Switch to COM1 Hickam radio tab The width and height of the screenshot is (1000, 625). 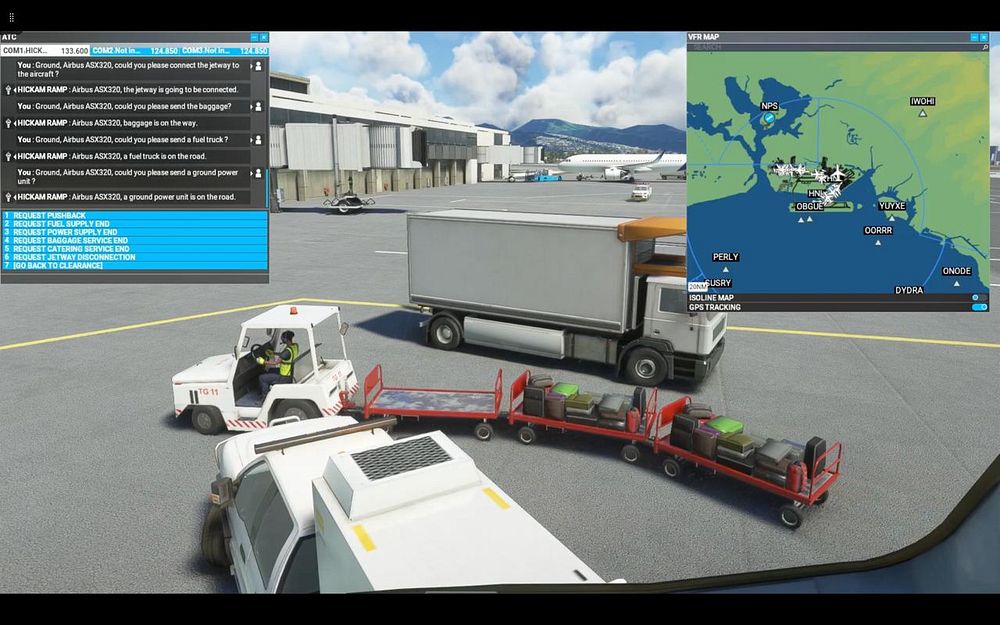[45, 50]
